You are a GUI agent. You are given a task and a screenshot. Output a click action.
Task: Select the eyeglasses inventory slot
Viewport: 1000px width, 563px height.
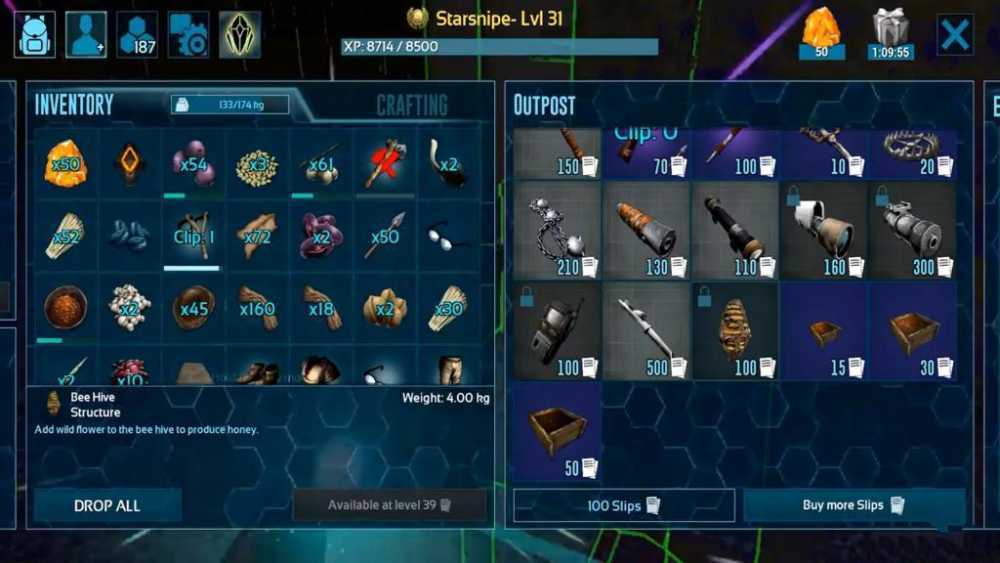click(449, 235)
